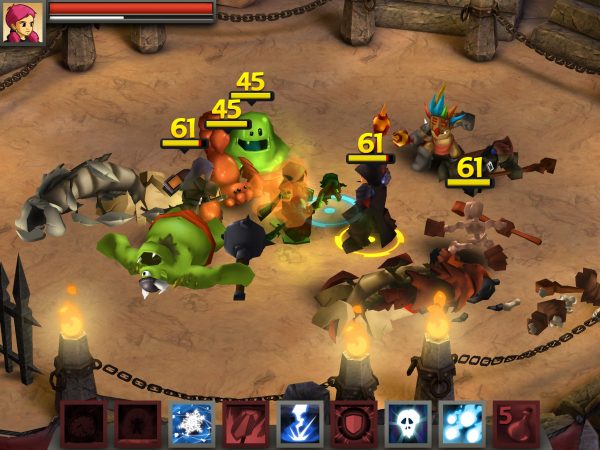The image size is (600, 450).
Task: Cast the blue orbs spell
Action: pyautogui.click(x=462, y=424)
